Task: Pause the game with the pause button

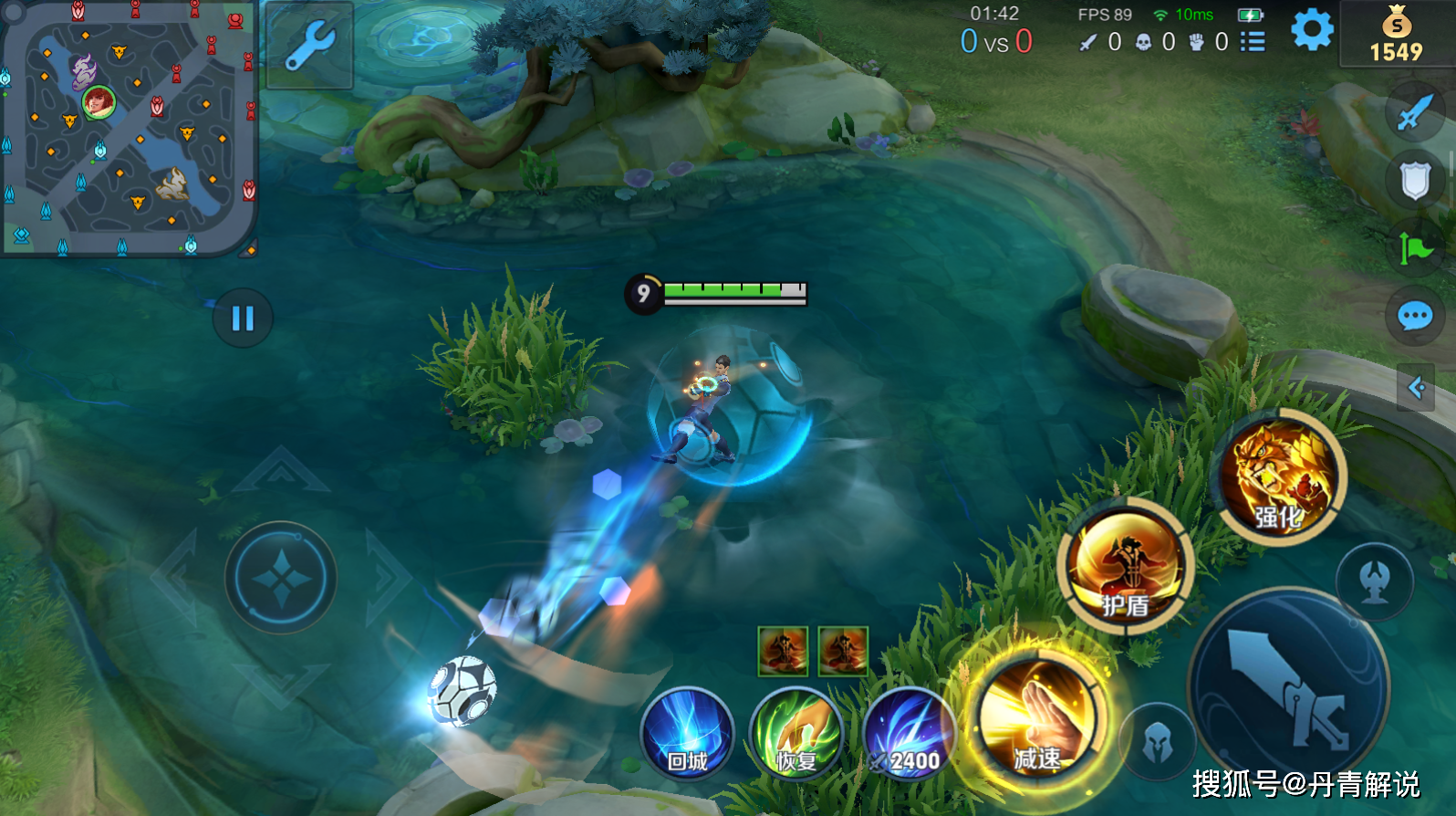Action: [x=243, y=319]
